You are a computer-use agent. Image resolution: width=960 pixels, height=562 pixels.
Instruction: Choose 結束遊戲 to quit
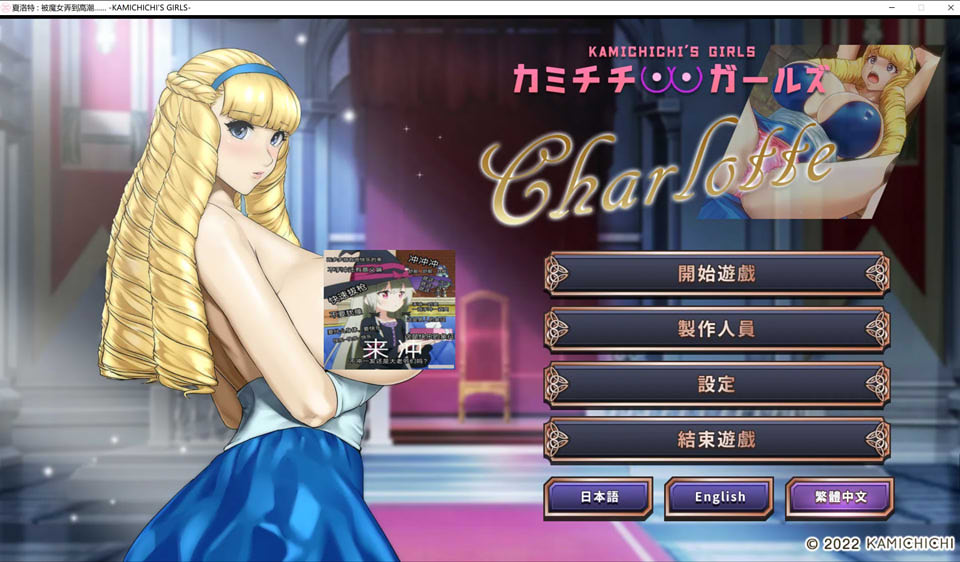coord(716,439)
